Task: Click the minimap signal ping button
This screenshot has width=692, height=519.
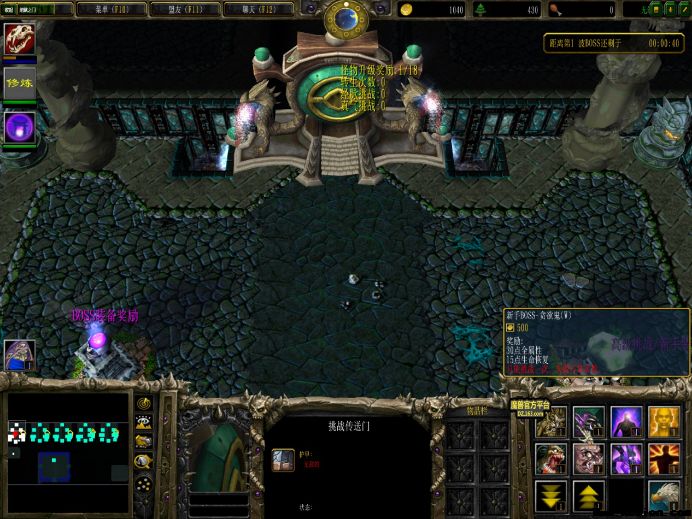Action: pyautogui.click(x=145, y=405)
